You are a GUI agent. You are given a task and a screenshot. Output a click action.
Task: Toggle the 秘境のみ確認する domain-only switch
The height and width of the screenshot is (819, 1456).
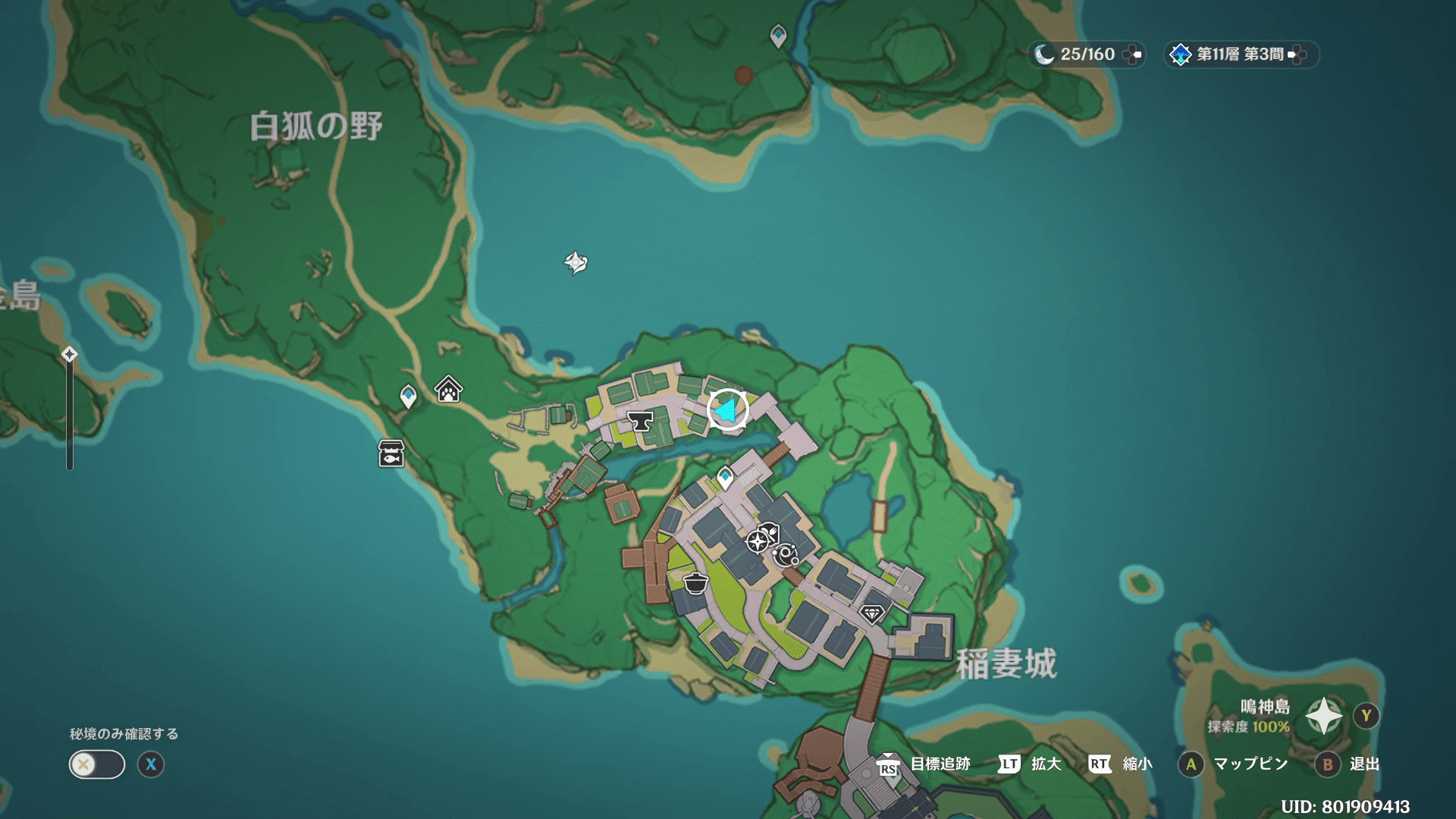[96, 764]
